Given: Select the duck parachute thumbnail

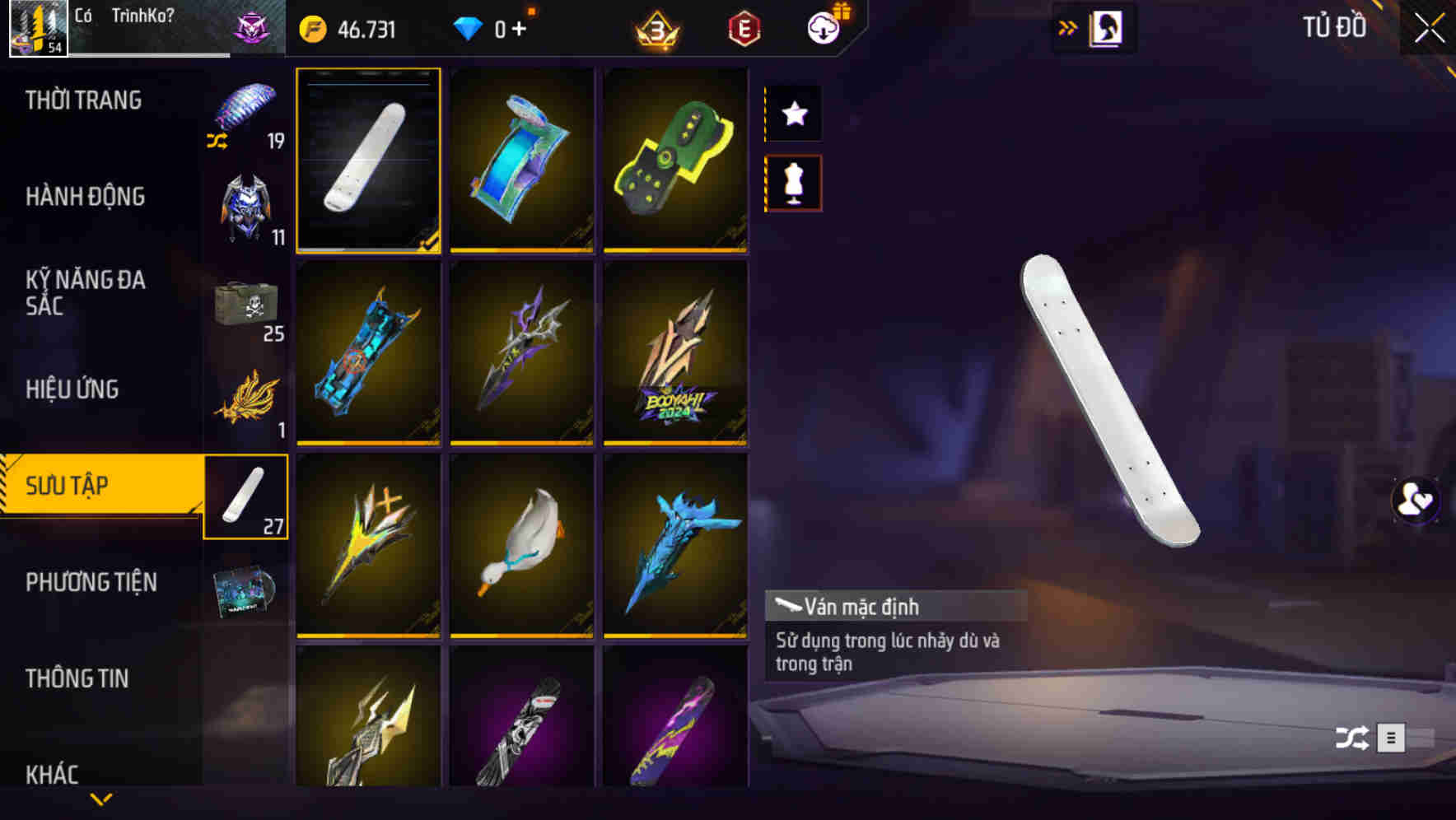Looking at the screenshot, I should (521, 547).
